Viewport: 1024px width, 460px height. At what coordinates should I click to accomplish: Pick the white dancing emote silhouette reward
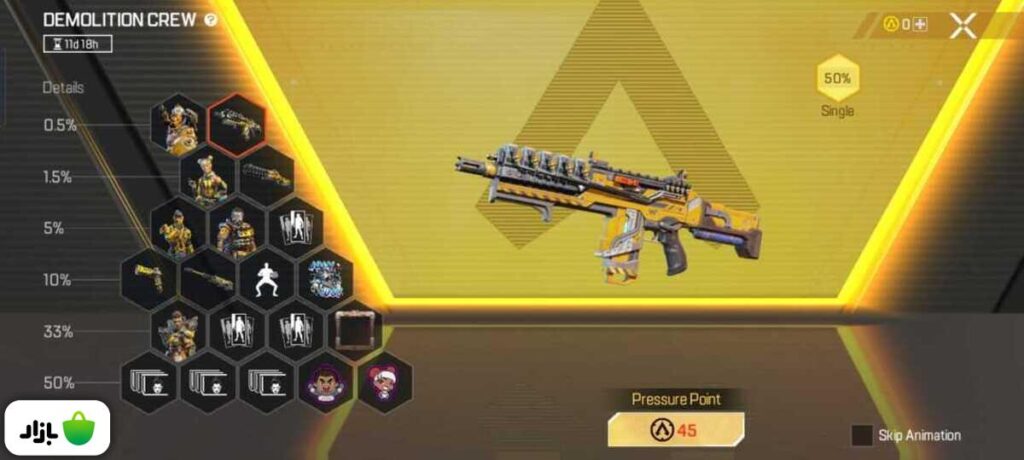pos(266,280)
